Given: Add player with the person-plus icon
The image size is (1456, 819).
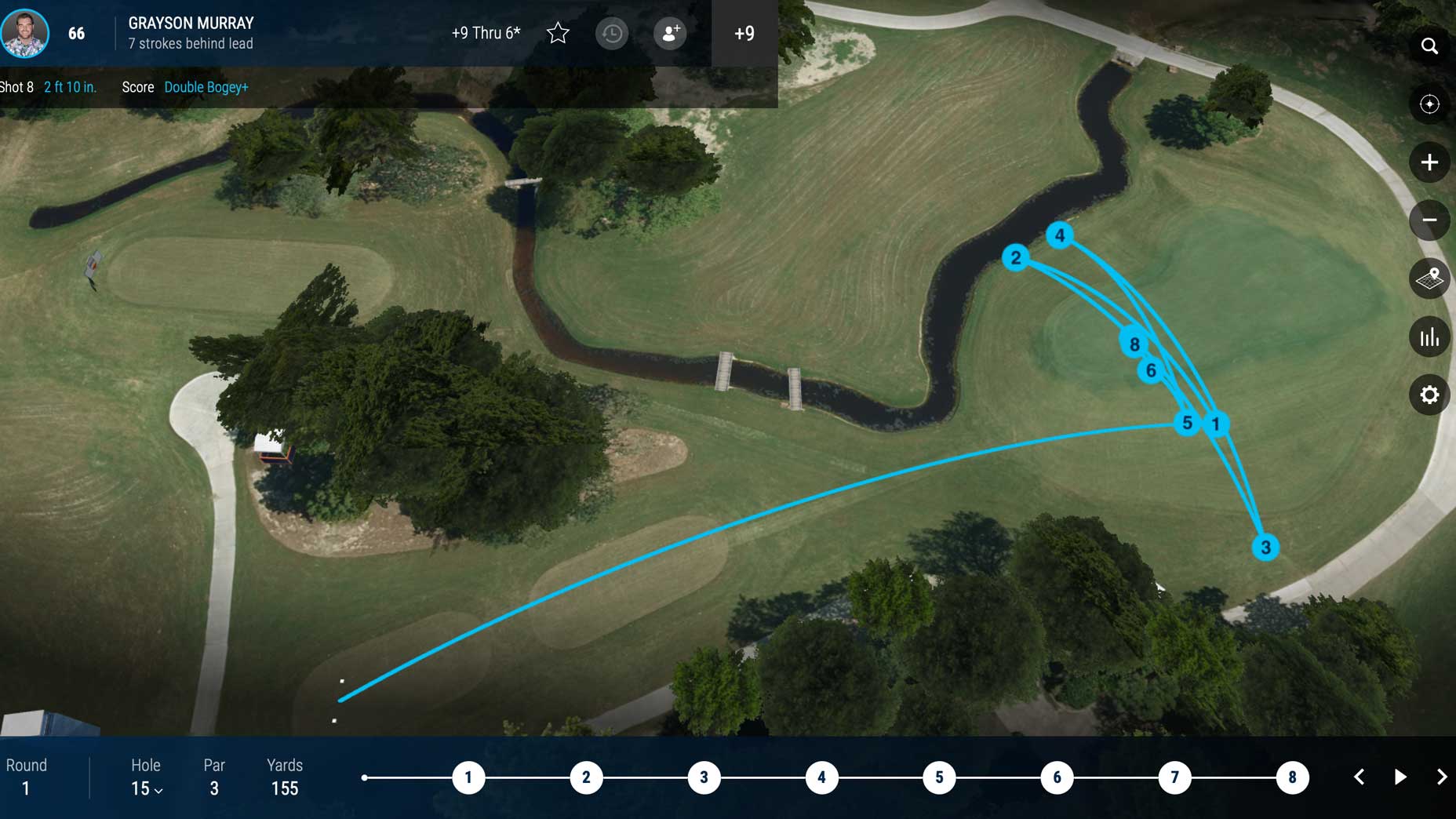Looking at the screenshot, I should point(670,33).
